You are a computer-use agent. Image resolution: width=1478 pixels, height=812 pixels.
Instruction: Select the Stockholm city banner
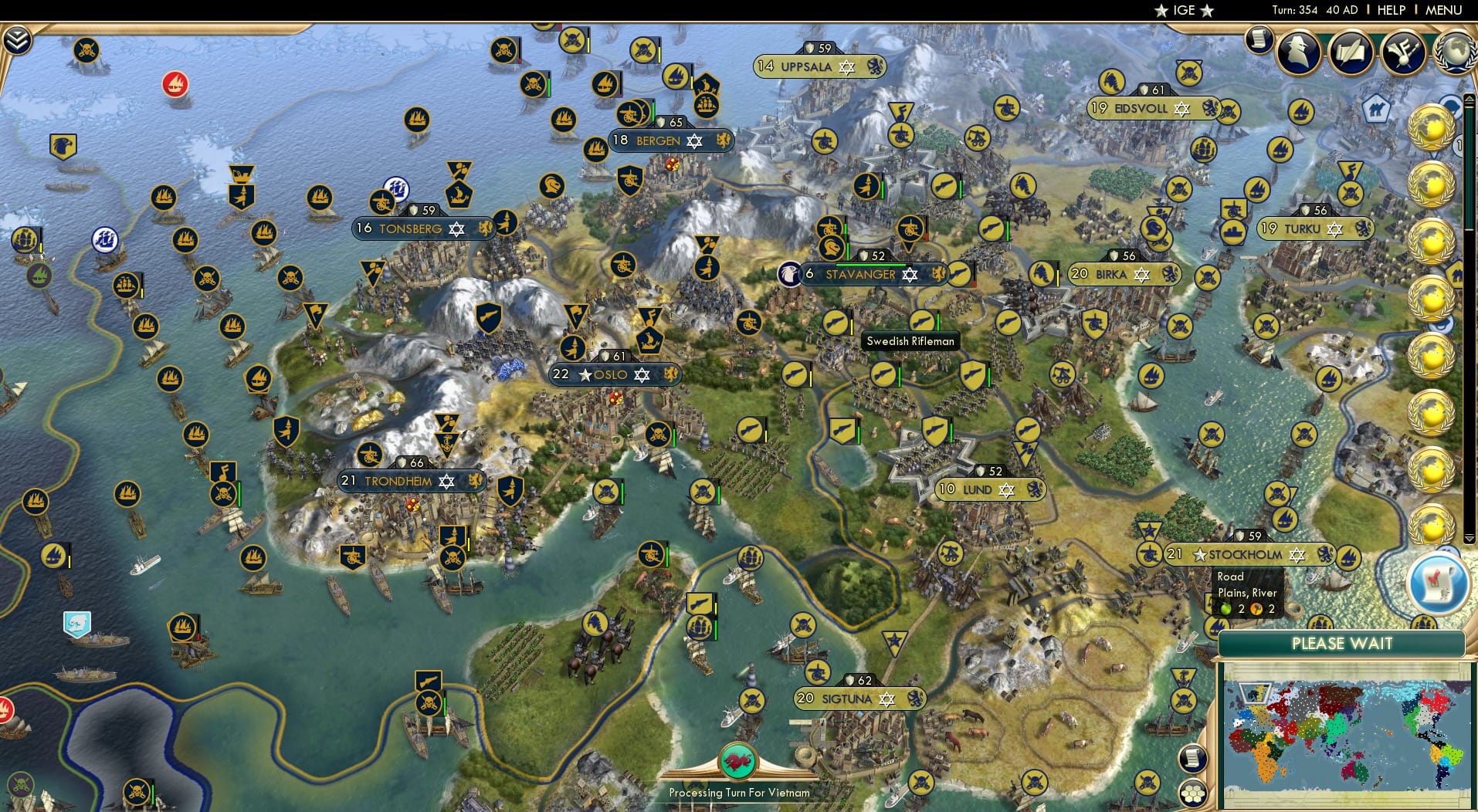tap(1243, 554)
